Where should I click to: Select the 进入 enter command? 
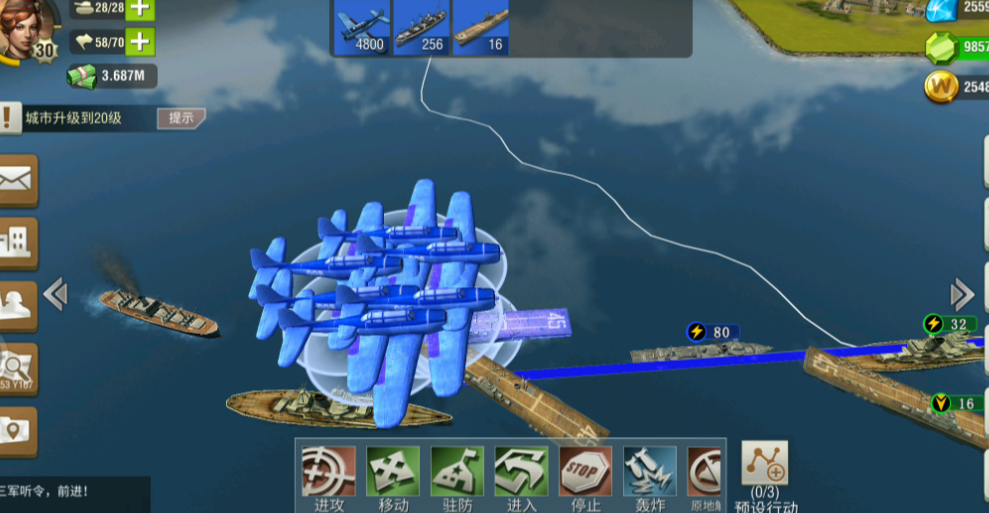click(521, 471)
